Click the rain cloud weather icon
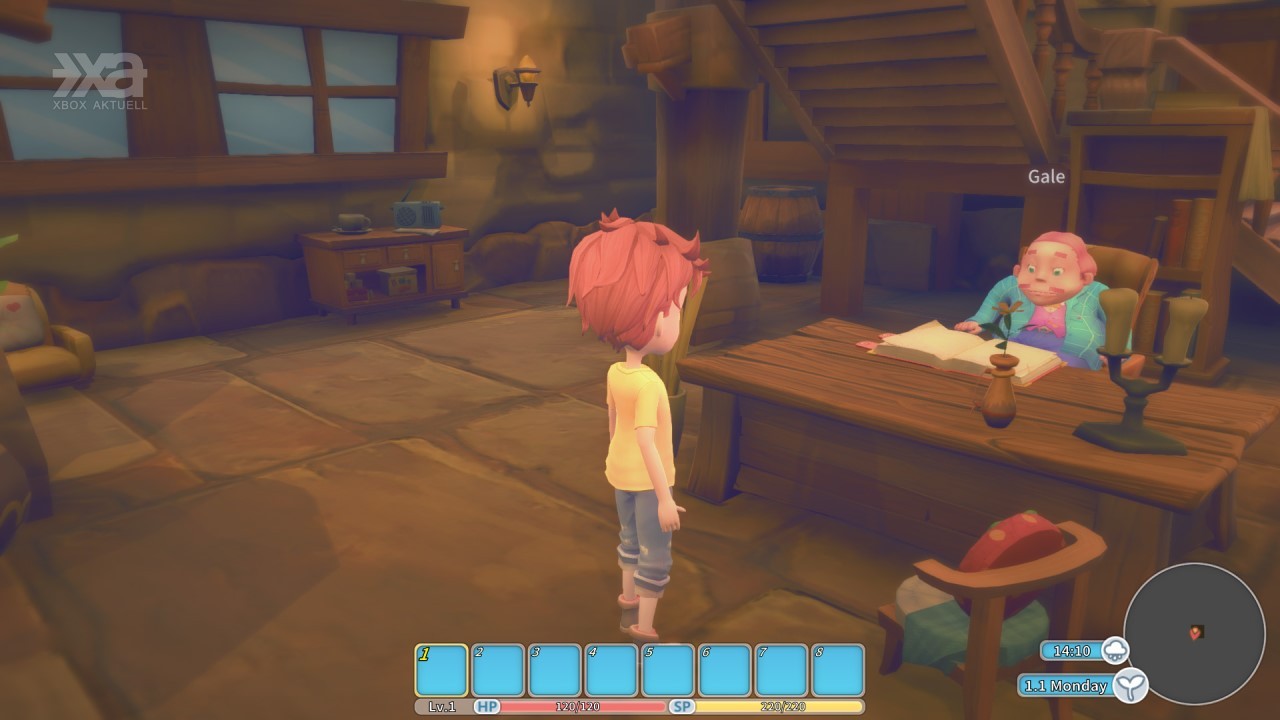1280x720 pixels. point(1115,651)
